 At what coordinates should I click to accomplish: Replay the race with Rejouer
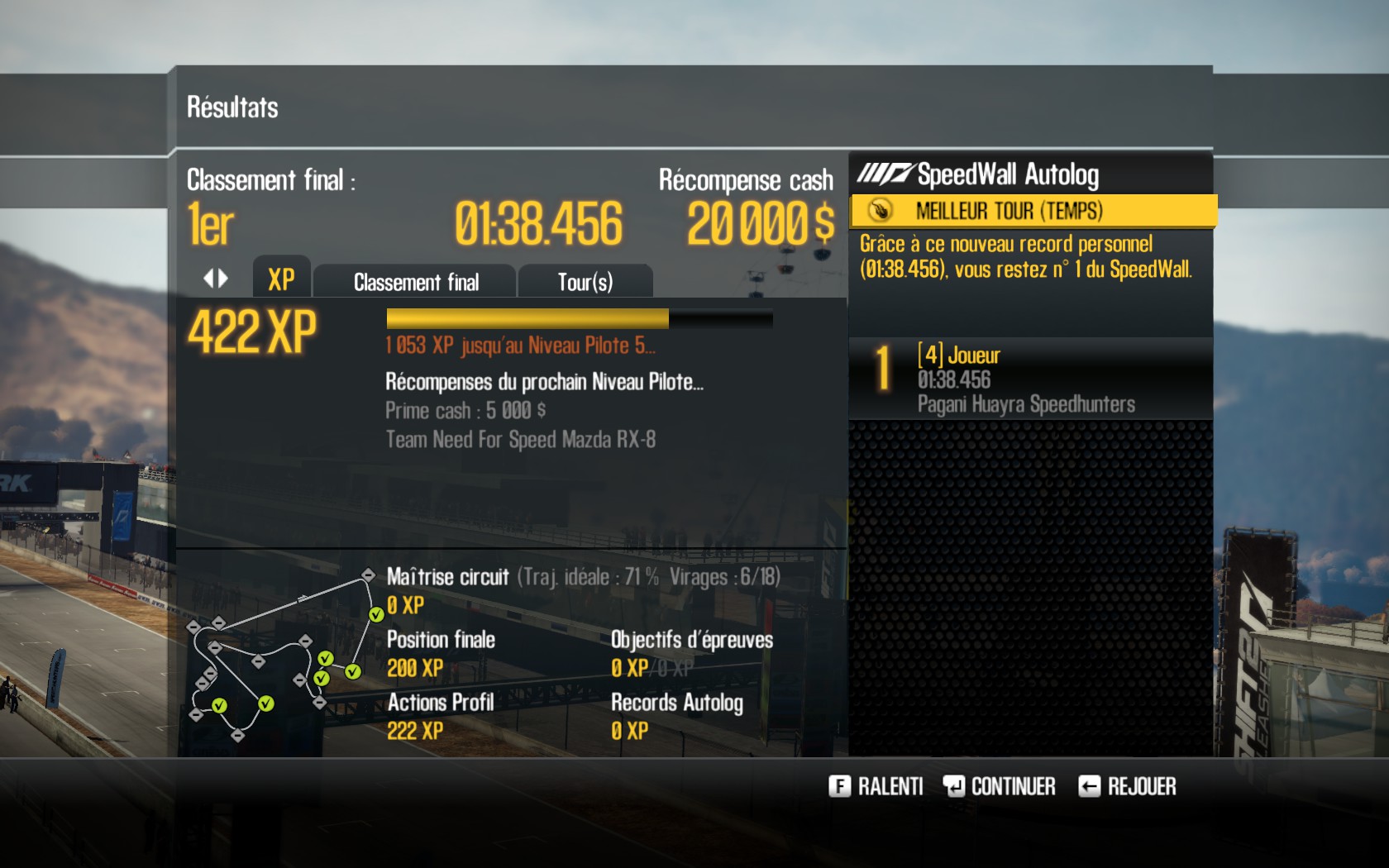pyautogui.click(x=1128, y=786)
